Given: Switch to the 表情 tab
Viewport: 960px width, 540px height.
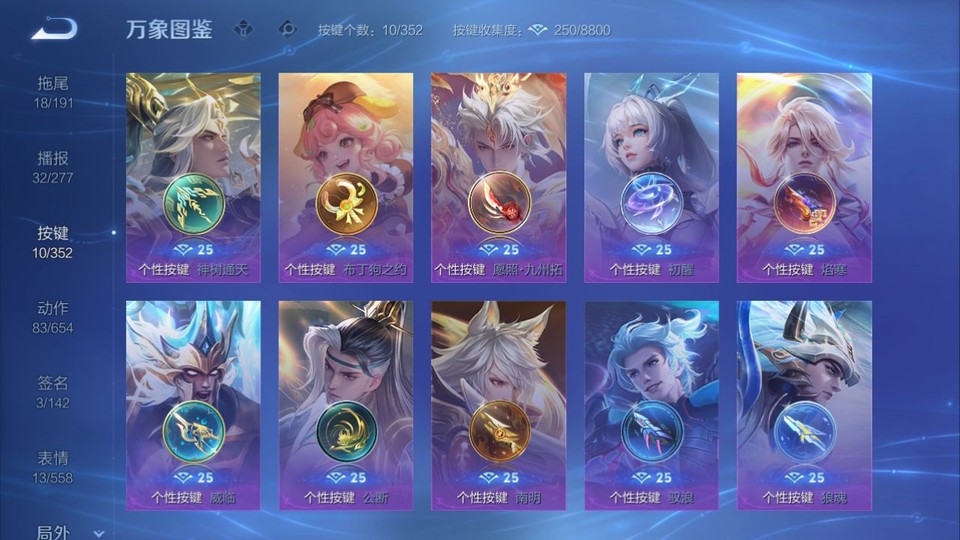Looking at the screenshot, I should 53,467.
